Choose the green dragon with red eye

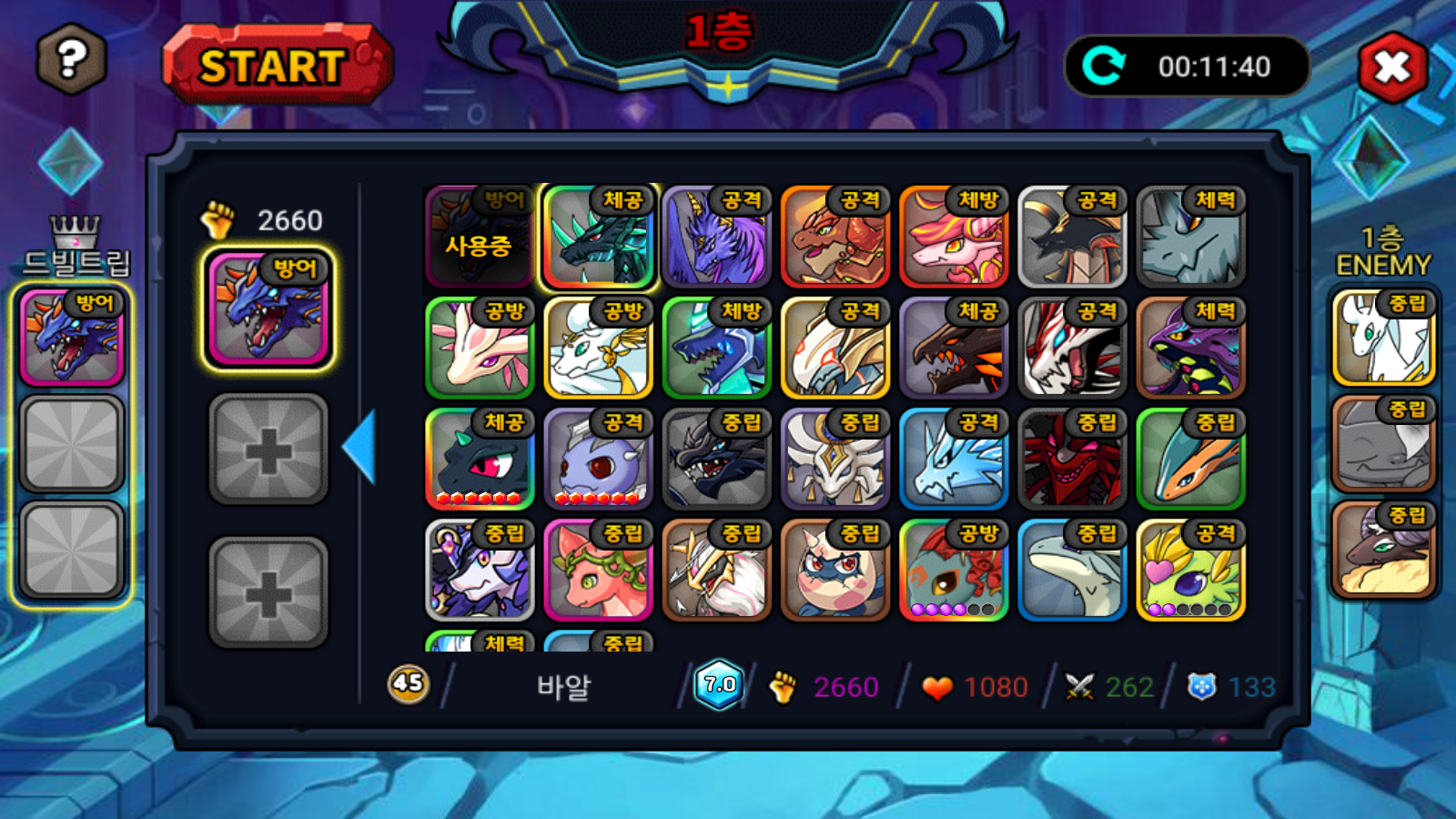[x=480, y=460]
